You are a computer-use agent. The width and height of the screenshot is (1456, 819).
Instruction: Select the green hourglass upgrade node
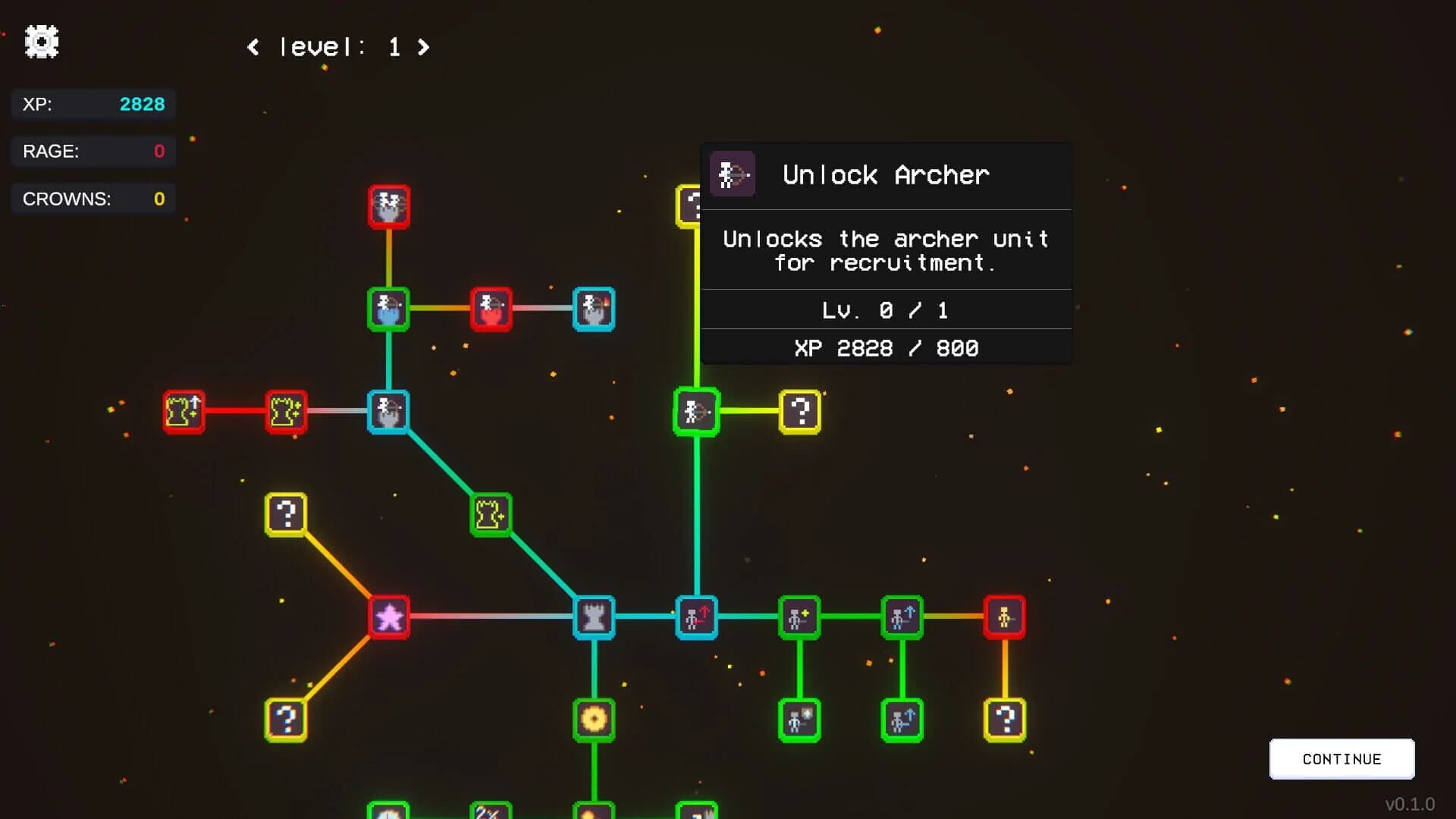coord(491,514)
